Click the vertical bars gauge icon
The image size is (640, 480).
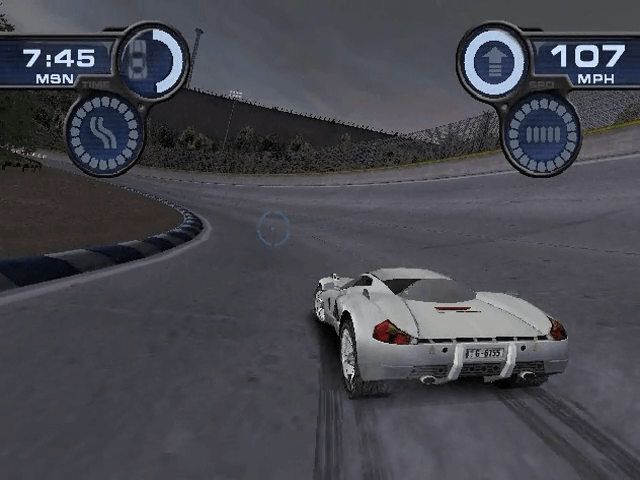(541, 133)
